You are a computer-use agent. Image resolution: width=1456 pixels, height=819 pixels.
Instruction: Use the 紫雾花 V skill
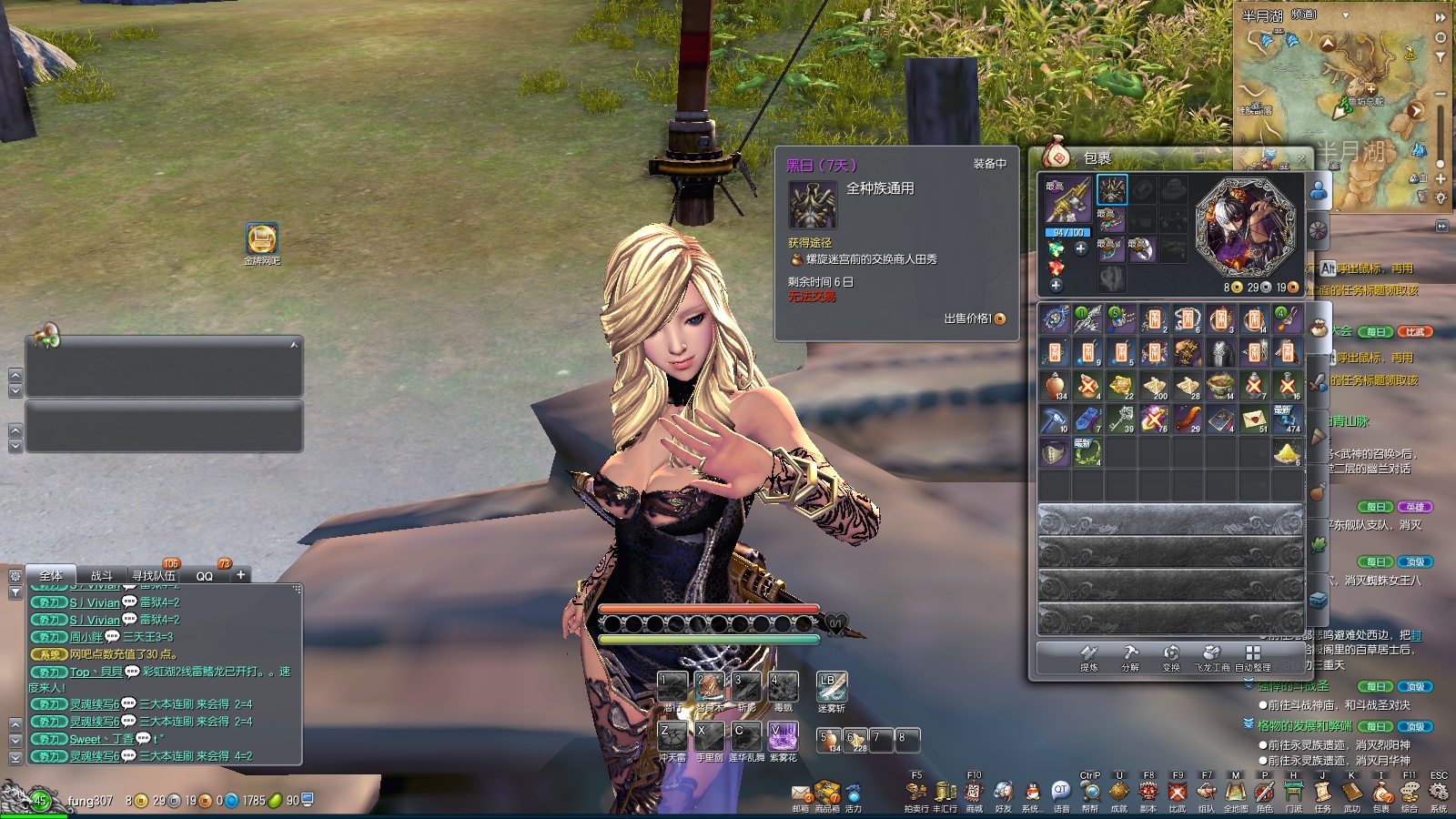[783, 736]
